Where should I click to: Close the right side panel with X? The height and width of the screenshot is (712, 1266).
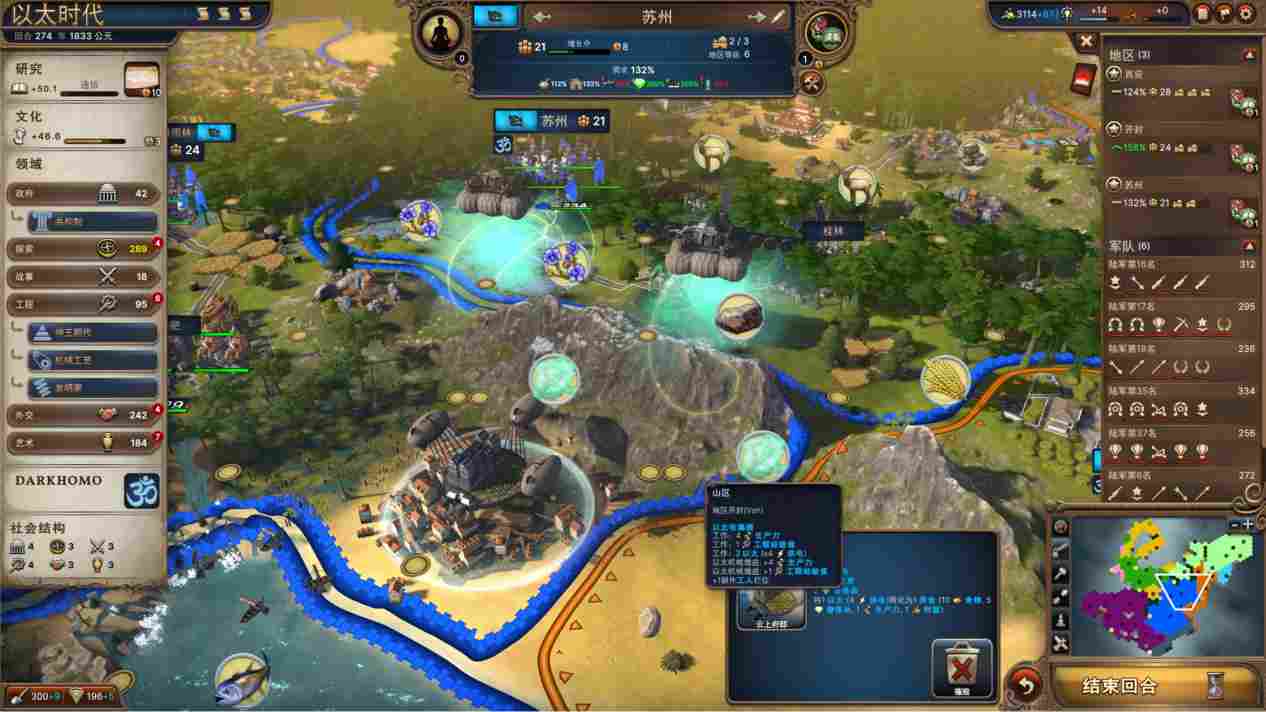point(1086,41)
